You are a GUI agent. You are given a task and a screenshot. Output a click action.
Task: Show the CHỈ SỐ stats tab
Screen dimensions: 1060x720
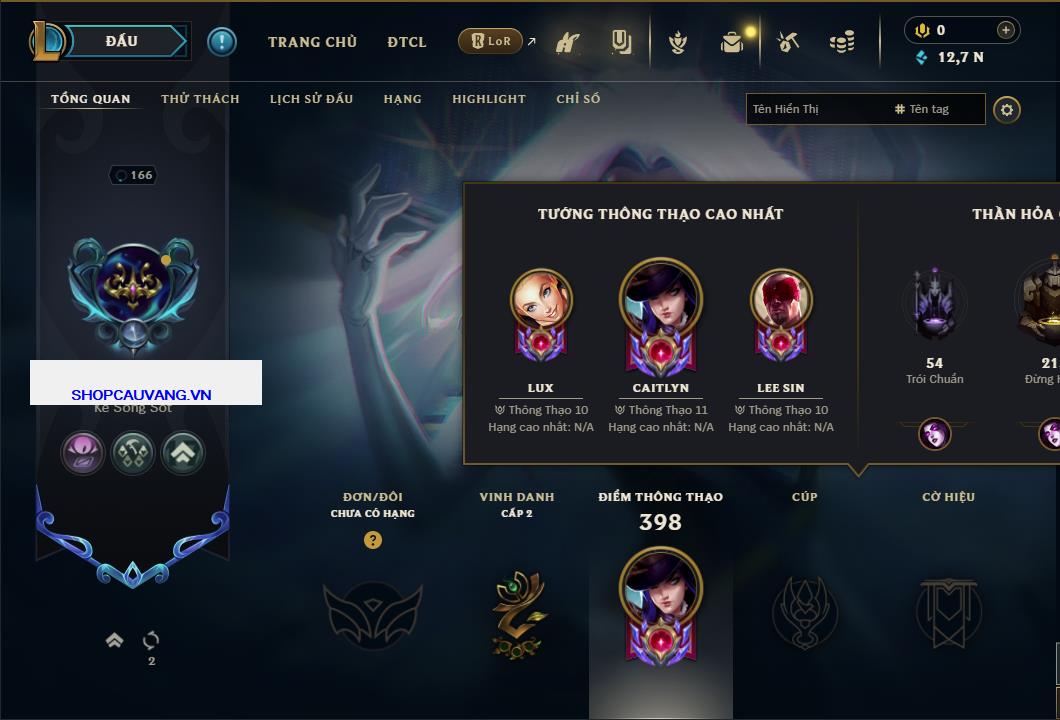578,99
